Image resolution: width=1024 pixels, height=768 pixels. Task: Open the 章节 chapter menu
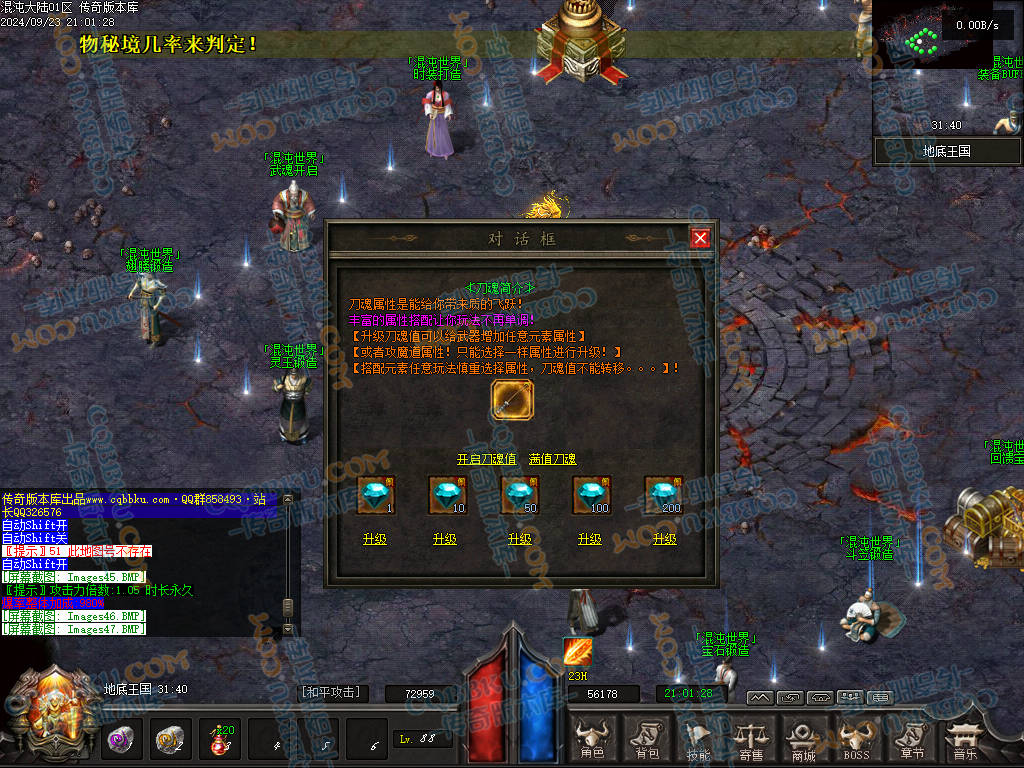point(910,740)
